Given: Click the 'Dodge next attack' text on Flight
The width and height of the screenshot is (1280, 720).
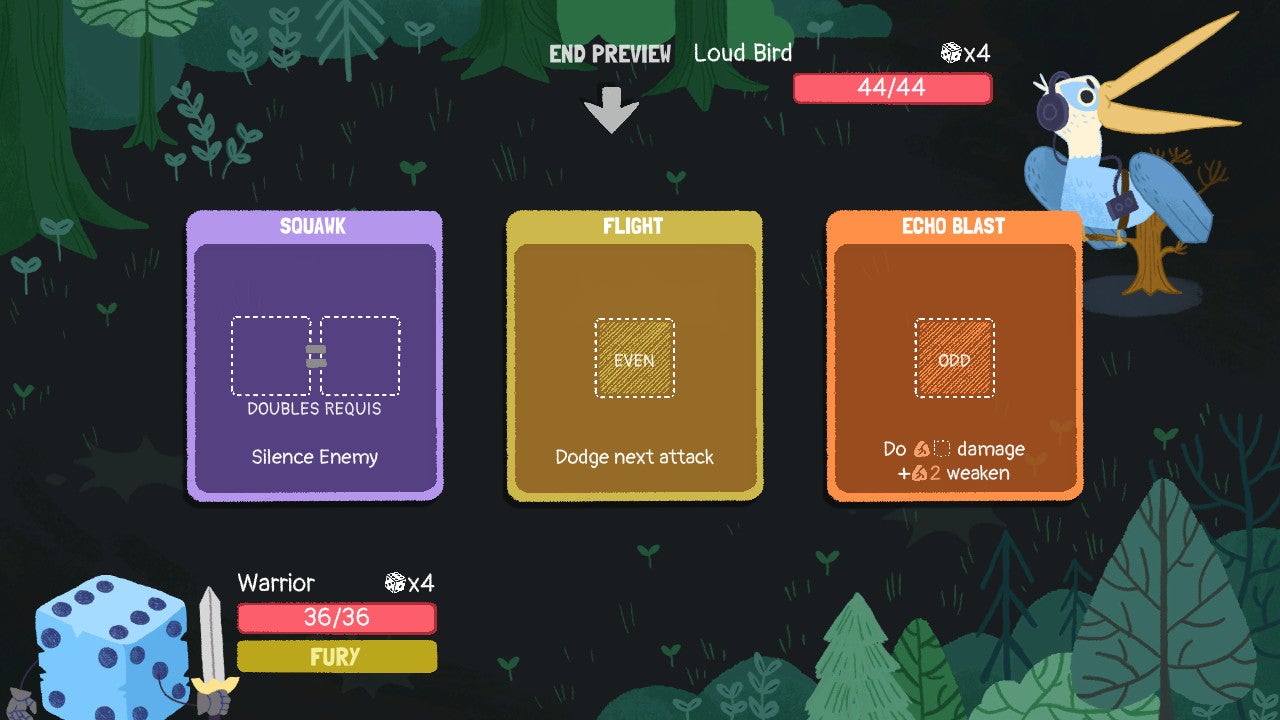Looking at the screenshot, I should (x=635, y=457).
